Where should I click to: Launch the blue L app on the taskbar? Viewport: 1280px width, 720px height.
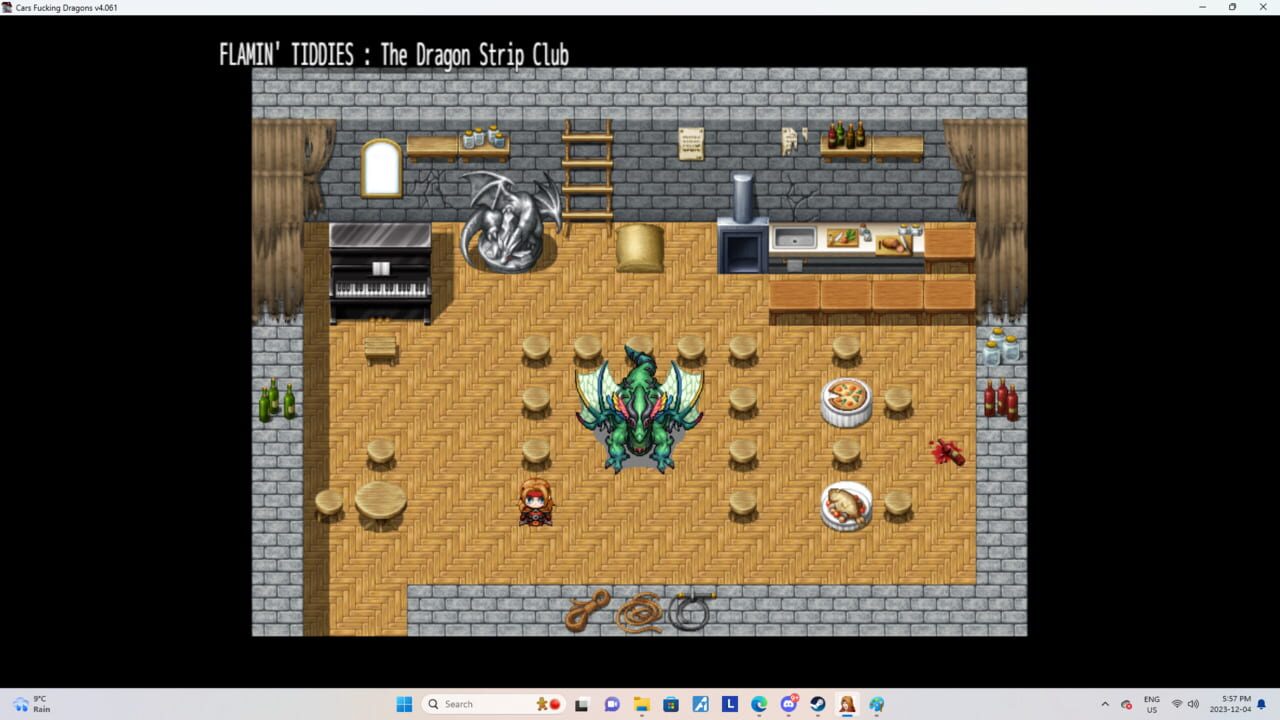coord(730,703)
